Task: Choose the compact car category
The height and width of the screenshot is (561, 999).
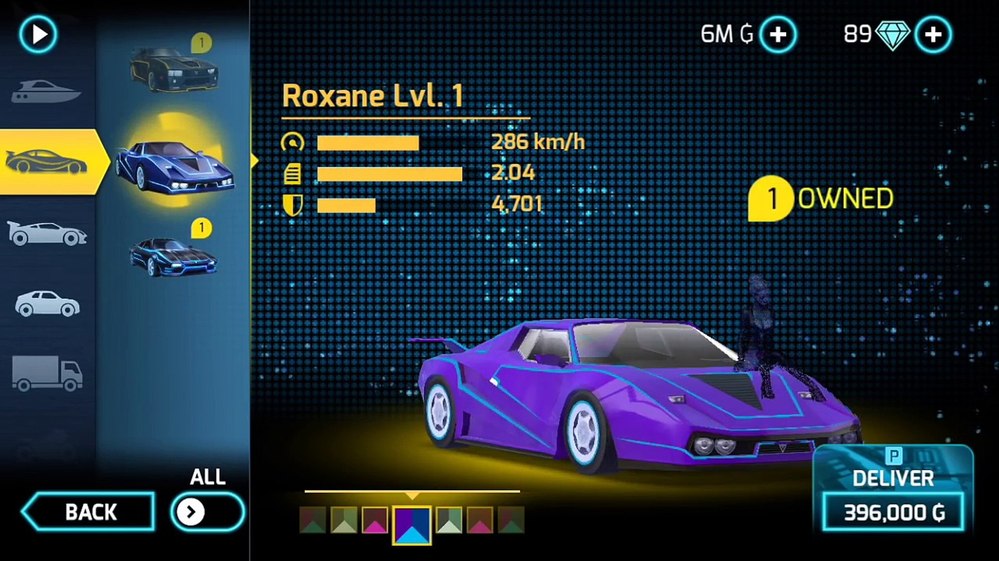Action: (x=46, y=302)
